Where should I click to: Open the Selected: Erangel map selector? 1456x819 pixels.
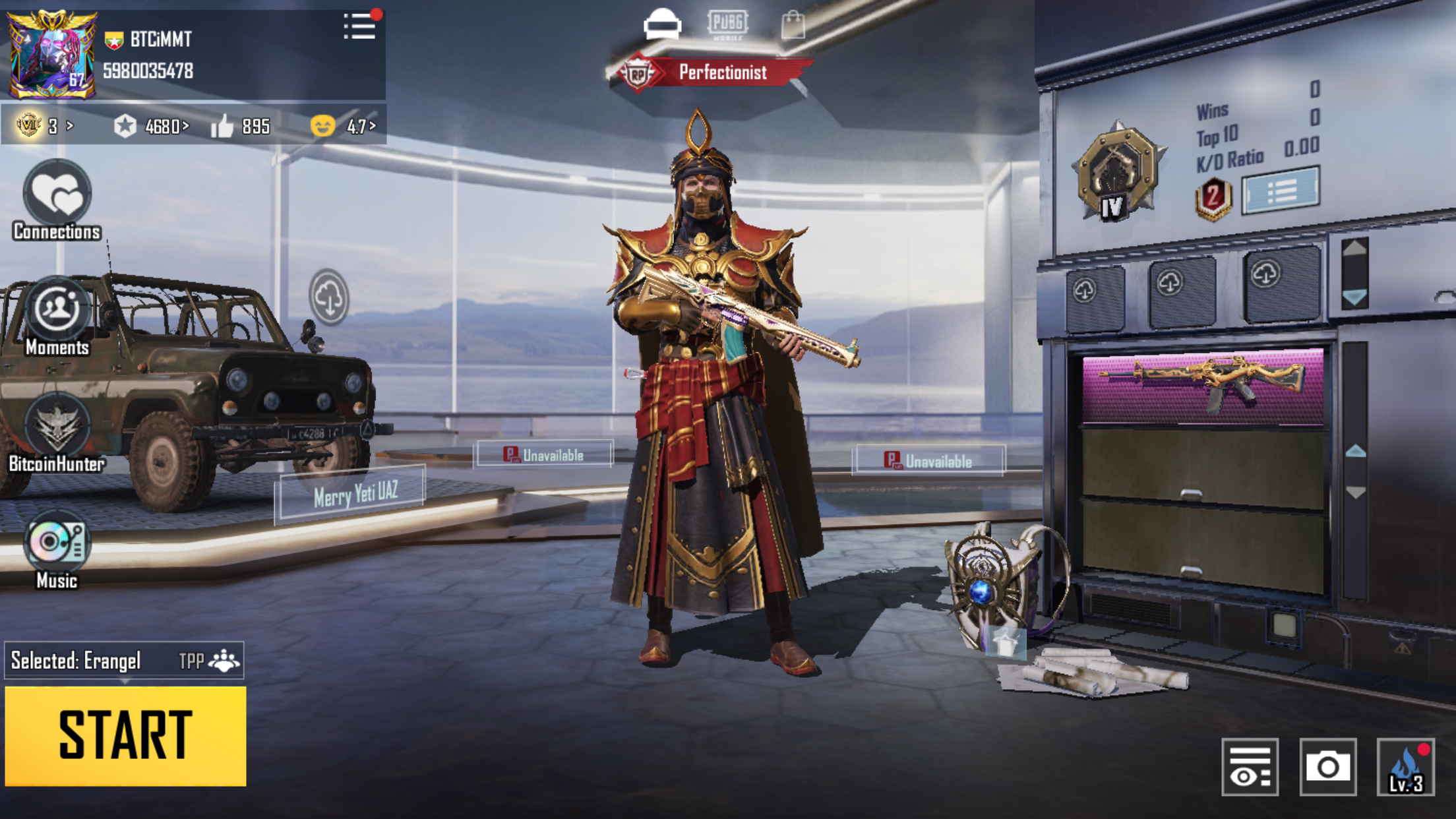[x=124, y=660]
